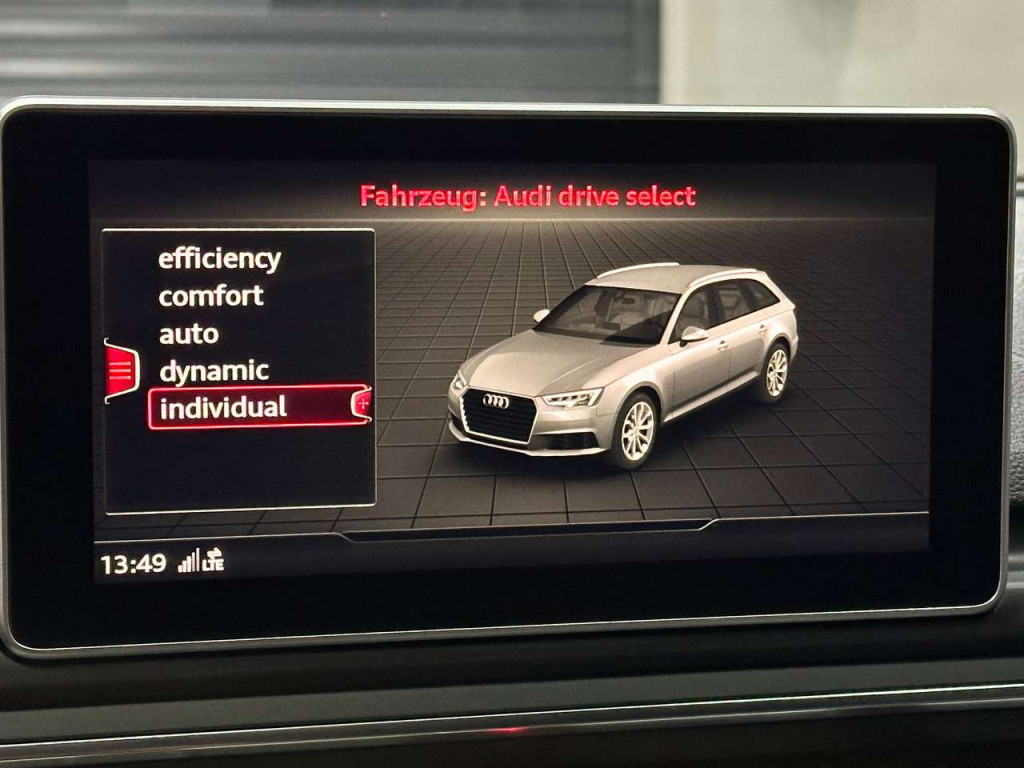Select the individual drive mode
This screenshot has height=768, width=1024.
tap(223, 407)
